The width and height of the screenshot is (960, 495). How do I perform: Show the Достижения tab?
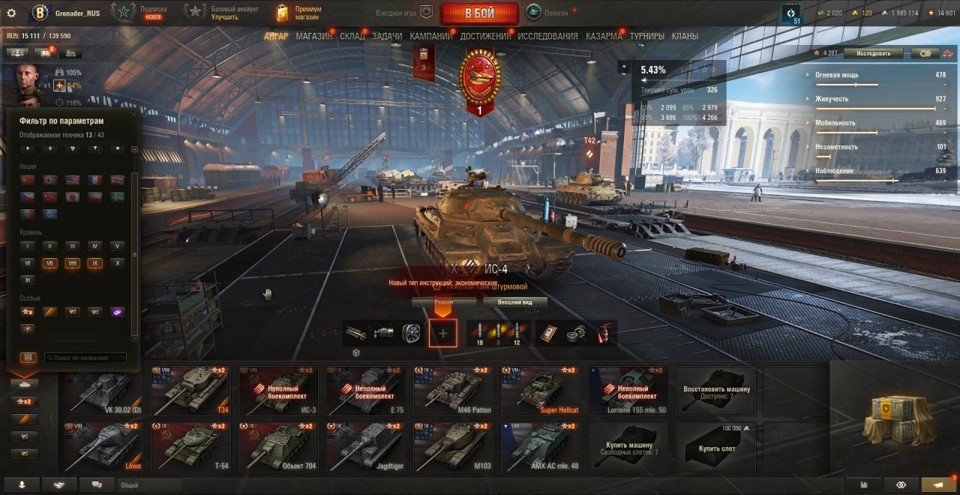[x=486, y=36]
